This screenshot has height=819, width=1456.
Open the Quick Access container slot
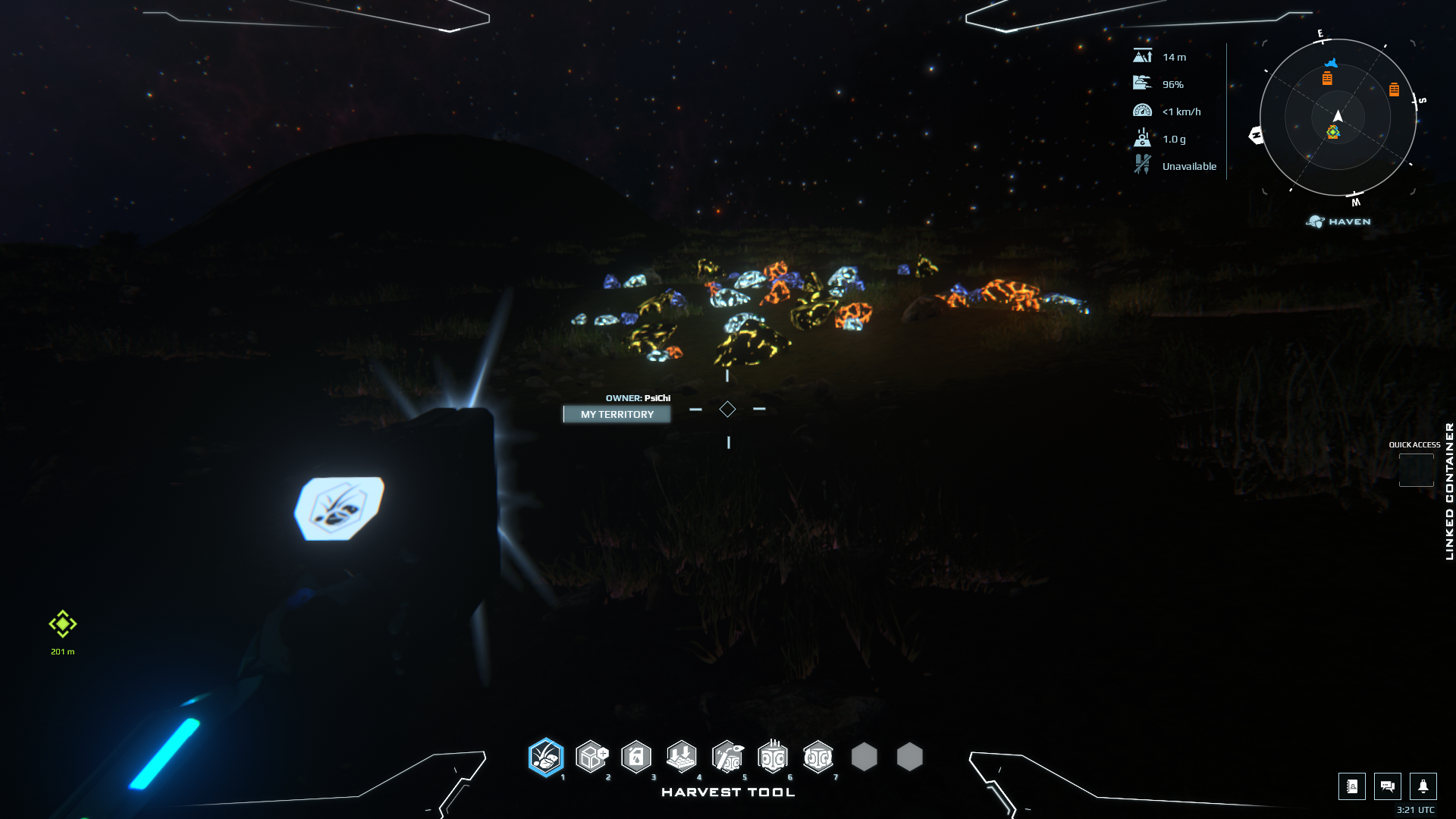[x=1416, y=470]
